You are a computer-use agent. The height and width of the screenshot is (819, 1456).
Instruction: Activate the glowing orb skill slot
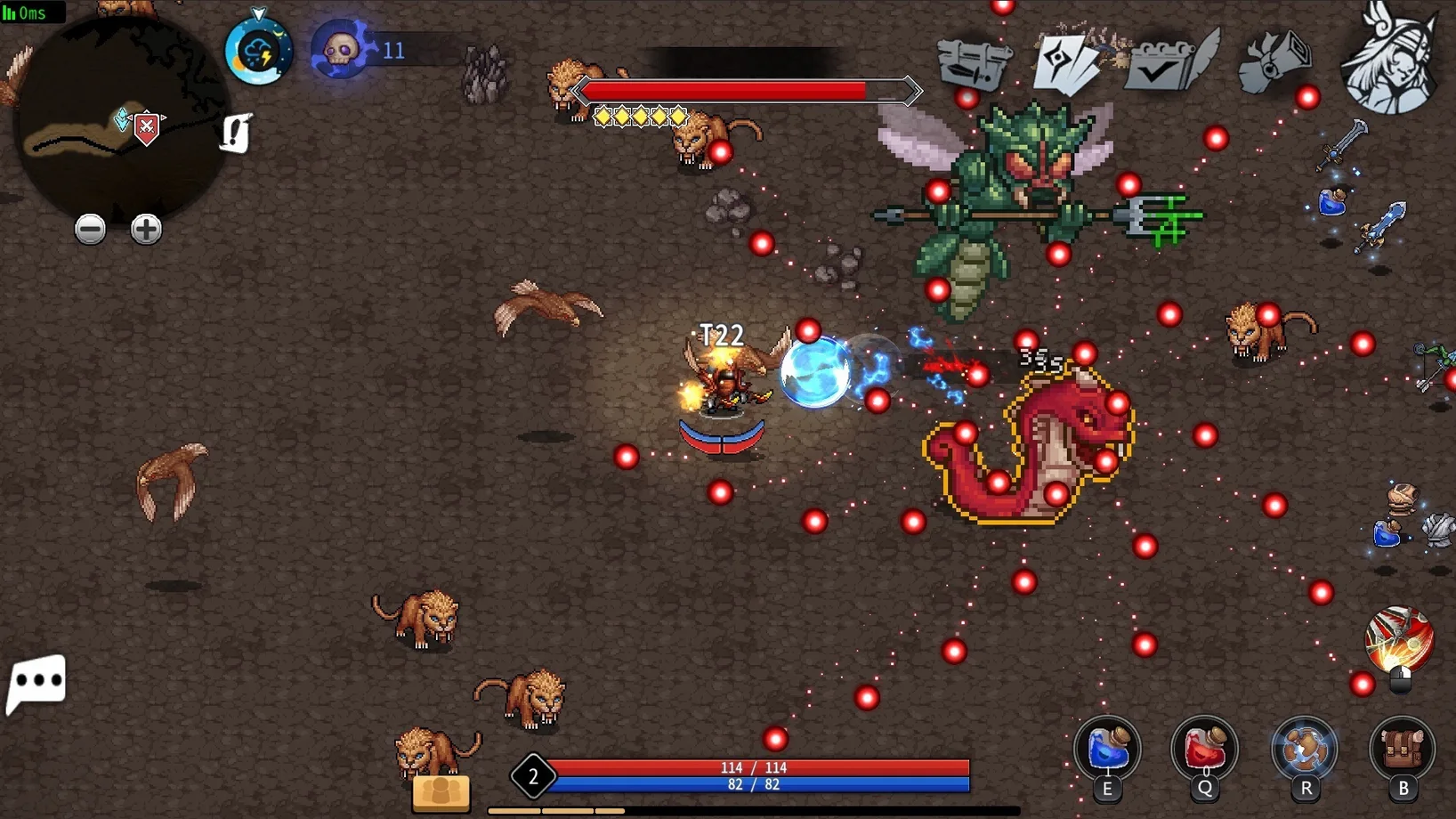(1305, 750)
